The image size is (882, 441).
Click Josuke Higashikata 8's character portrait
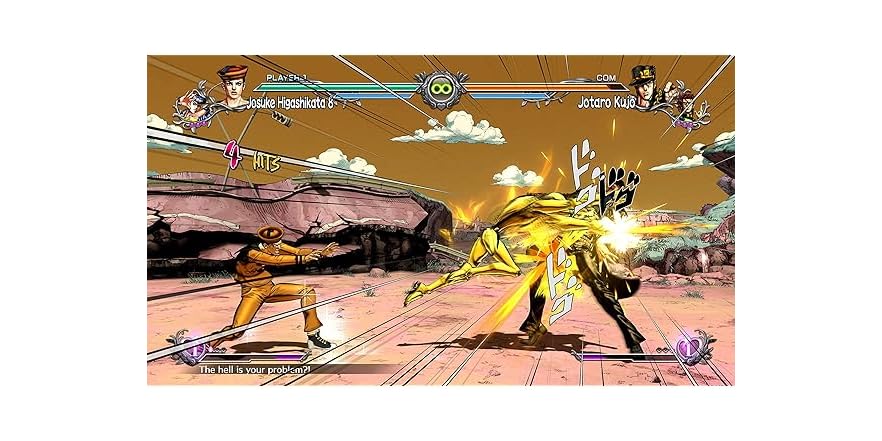pyautogui.click(x=232, y=86)
